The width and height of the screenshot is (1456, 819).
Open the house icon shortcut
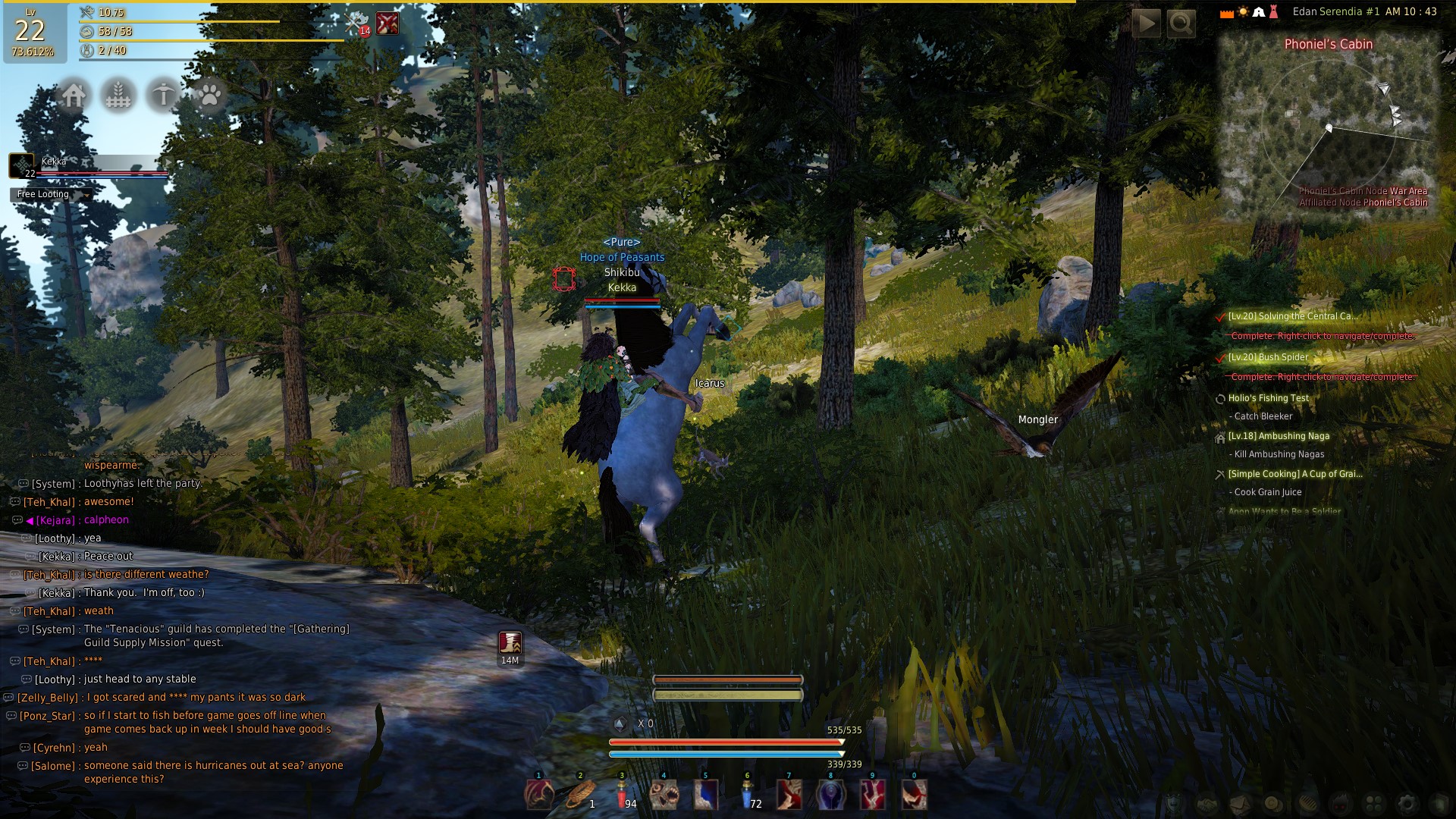(x=74, y=96)
